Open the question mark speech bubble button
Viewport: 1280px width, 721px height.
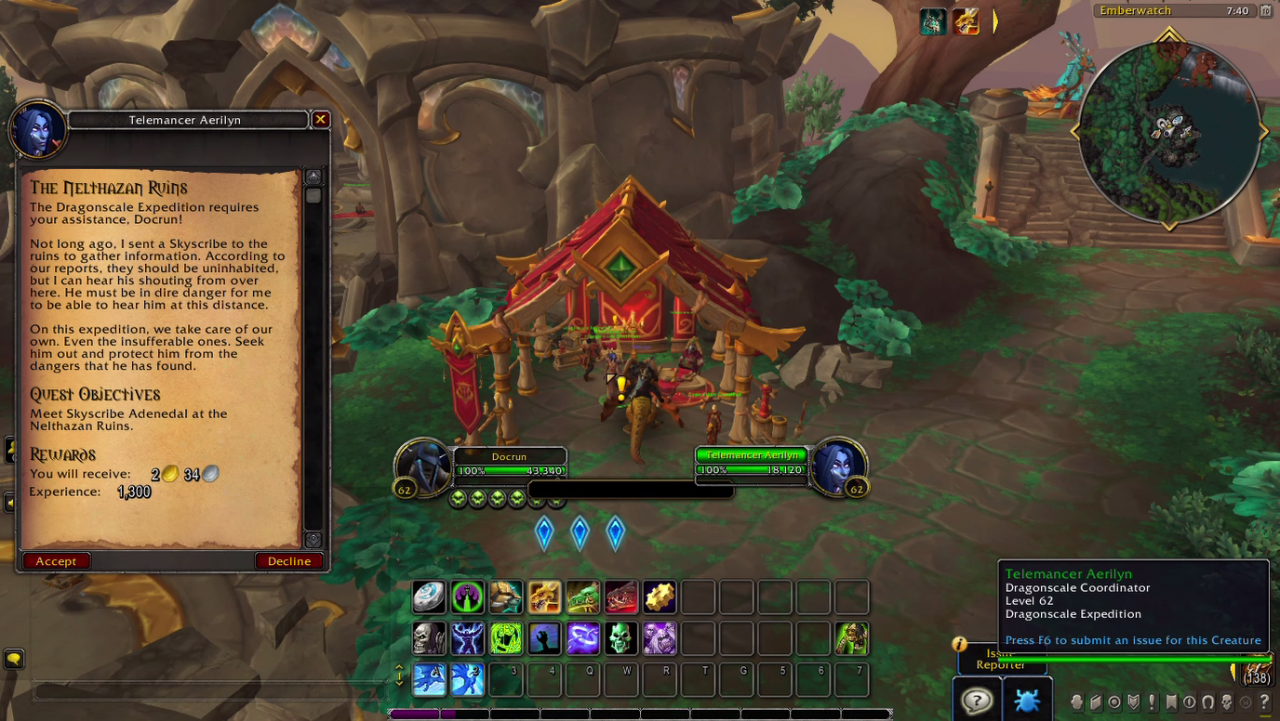coord(976,700)
